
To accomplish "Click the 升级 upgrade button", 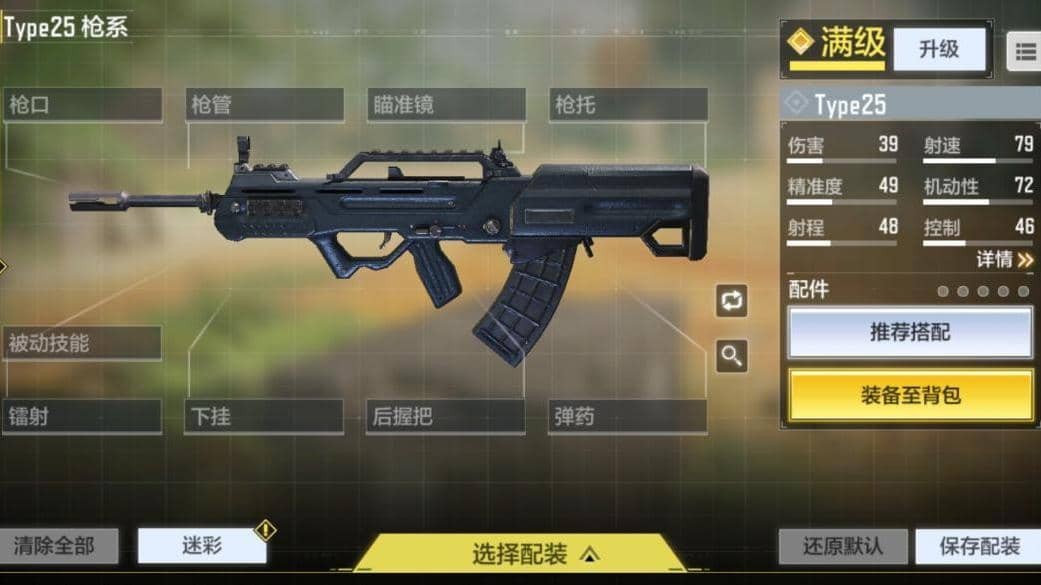I will pos(939,49).
